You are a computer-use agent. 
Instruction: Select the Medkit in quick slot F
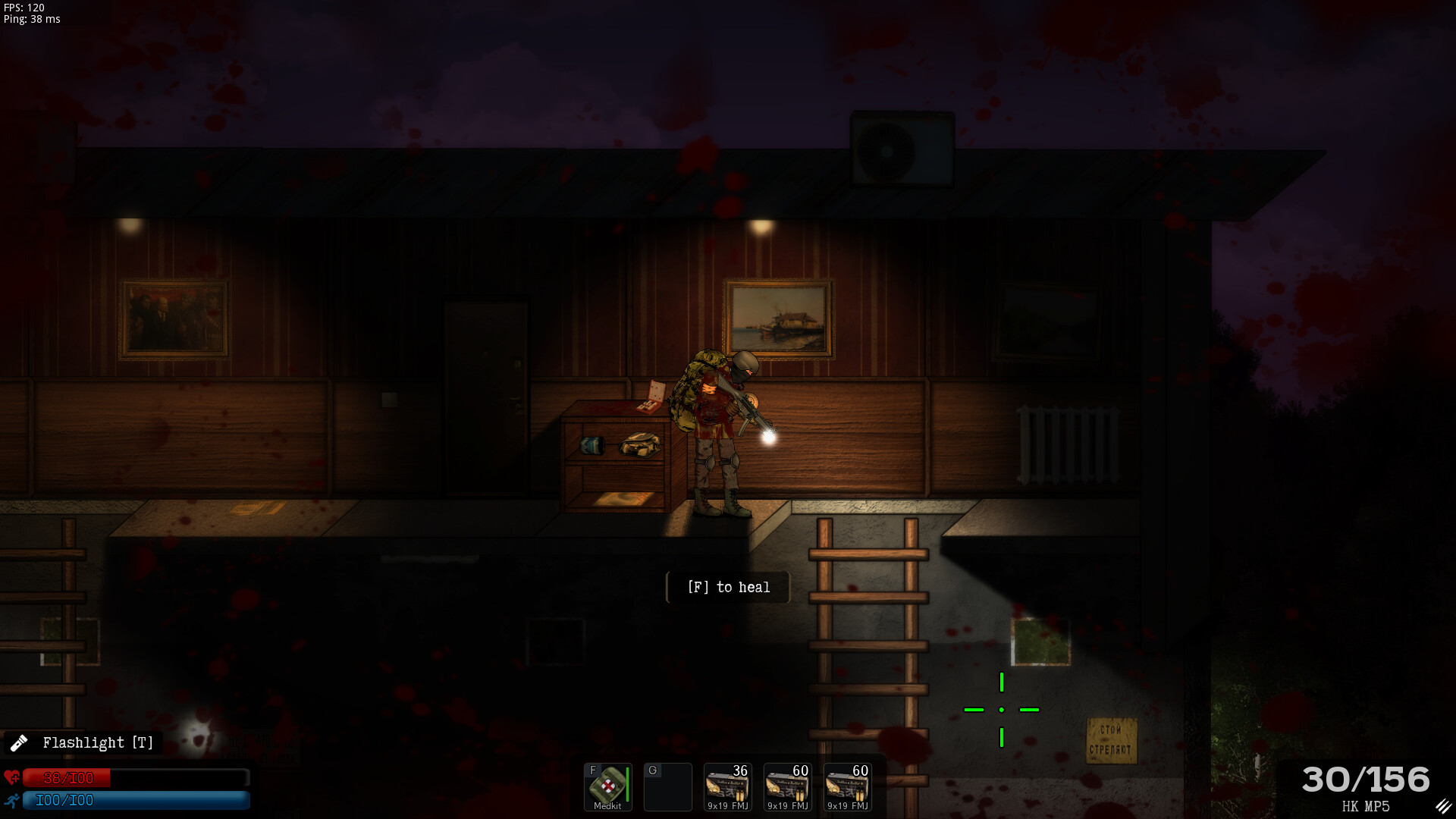607,786
